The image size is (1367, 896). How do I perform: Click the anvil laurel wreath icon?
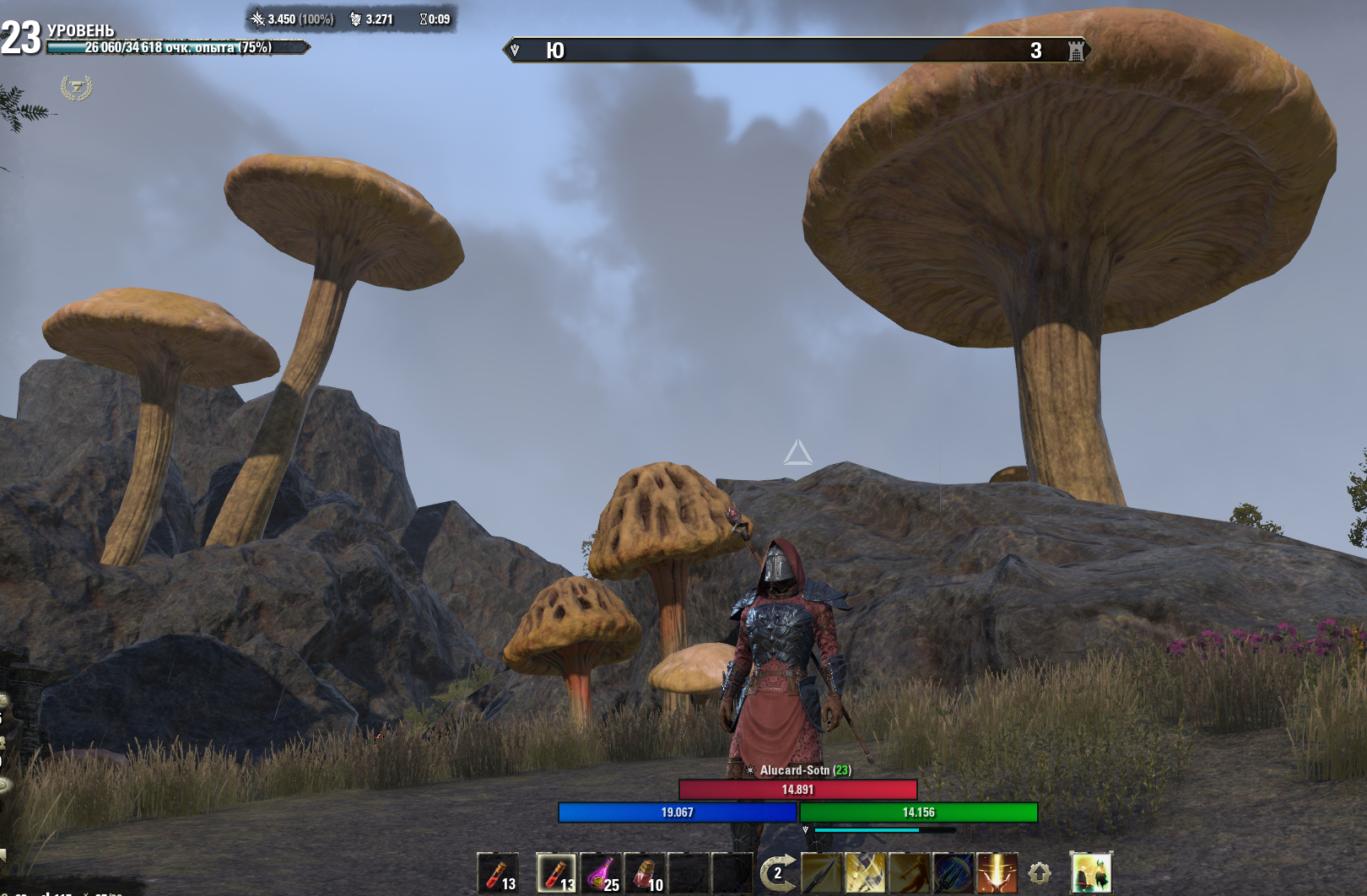(x=76, y=87)
